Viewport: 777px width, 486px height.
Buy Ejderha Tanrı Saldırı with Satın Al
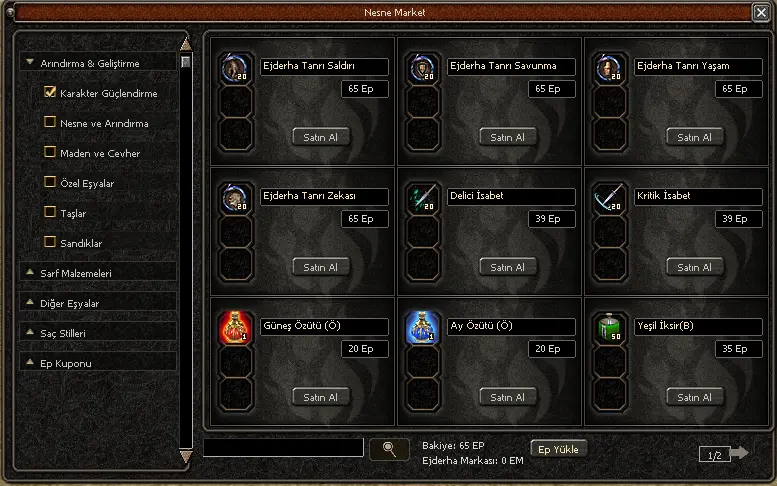tap(321, 137)
